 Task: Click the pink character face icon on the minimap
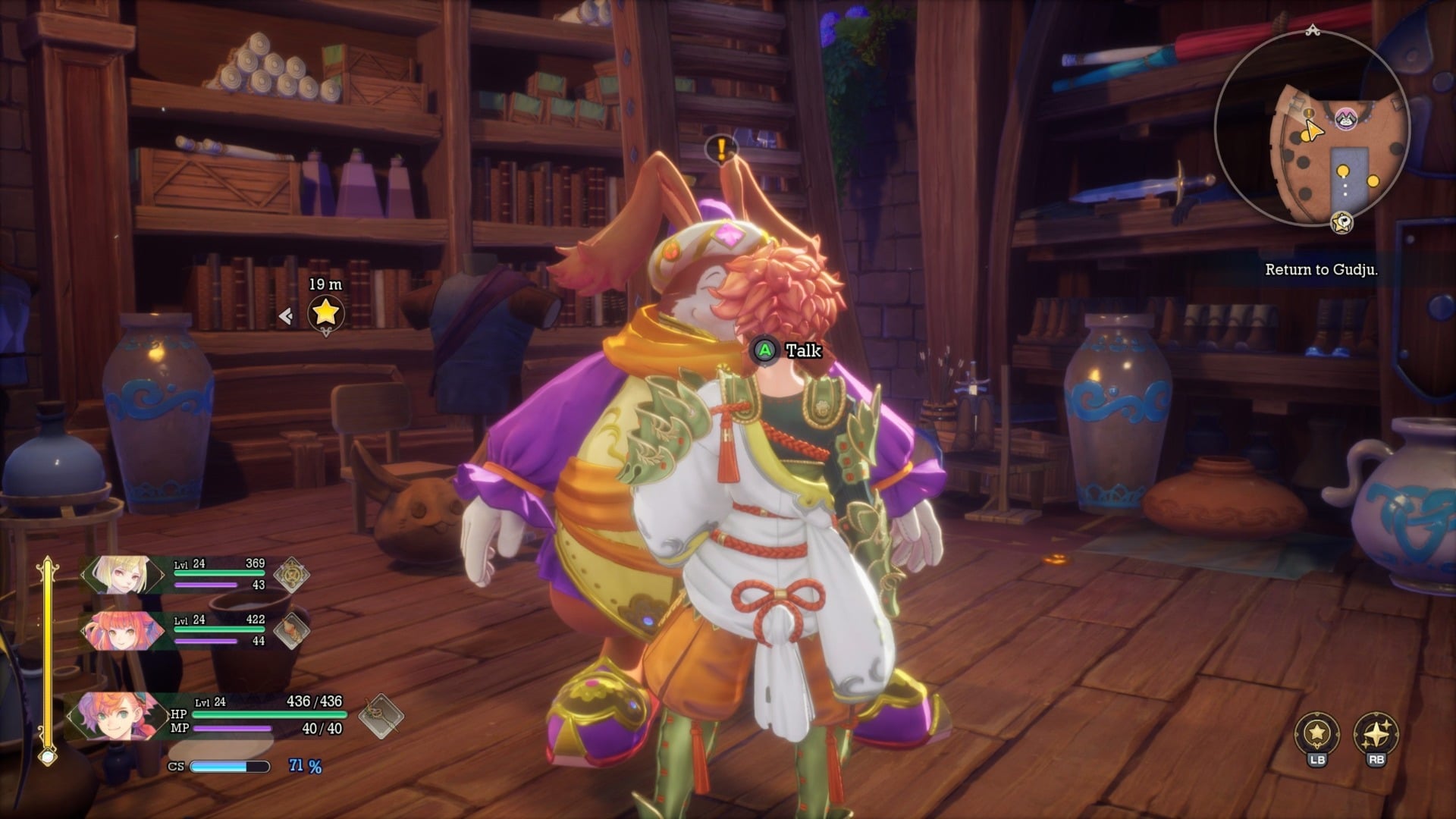(1345, 121)
